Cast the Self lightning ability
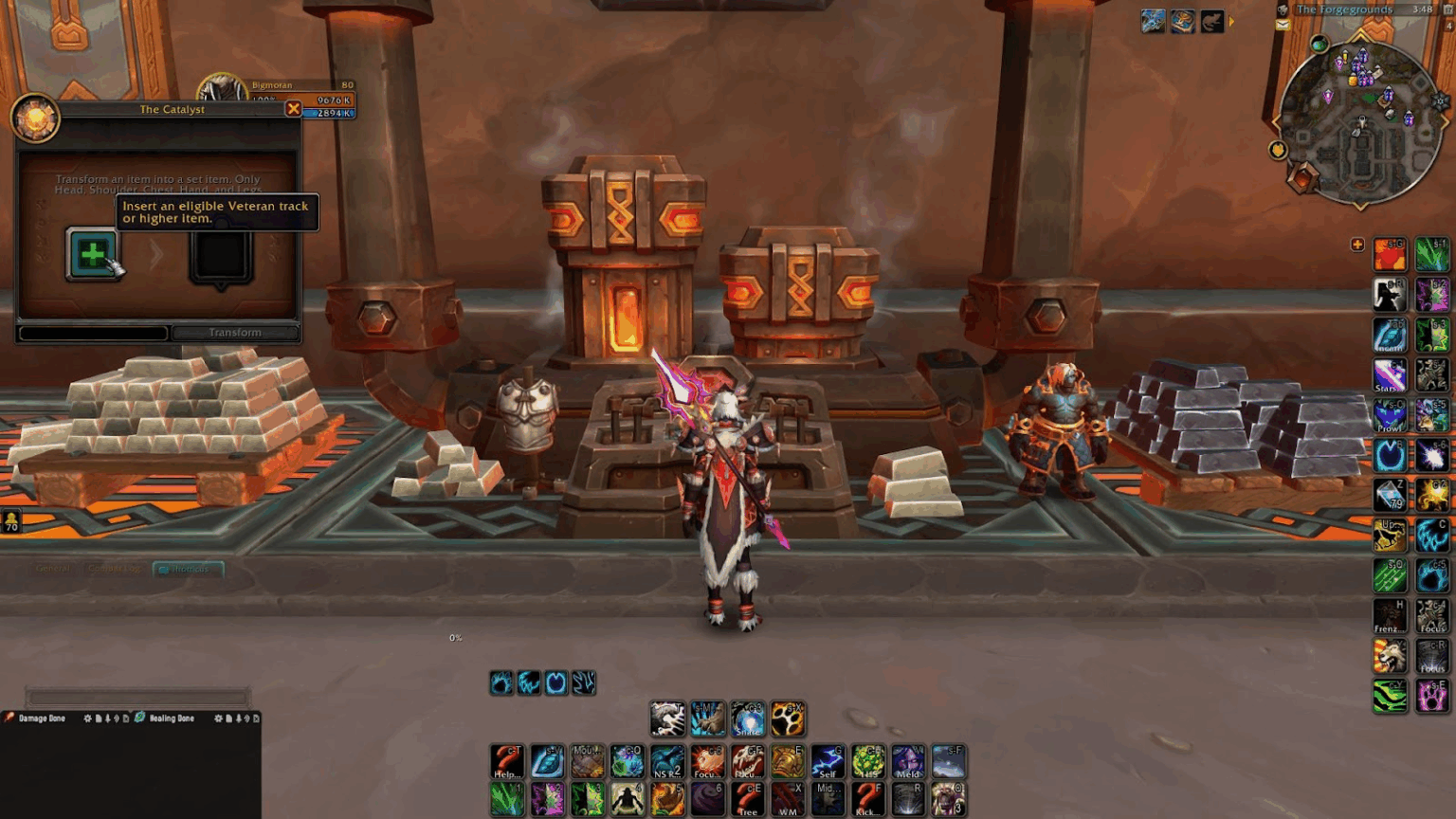This screenshot has height=819, width=1456. (828, 761)
